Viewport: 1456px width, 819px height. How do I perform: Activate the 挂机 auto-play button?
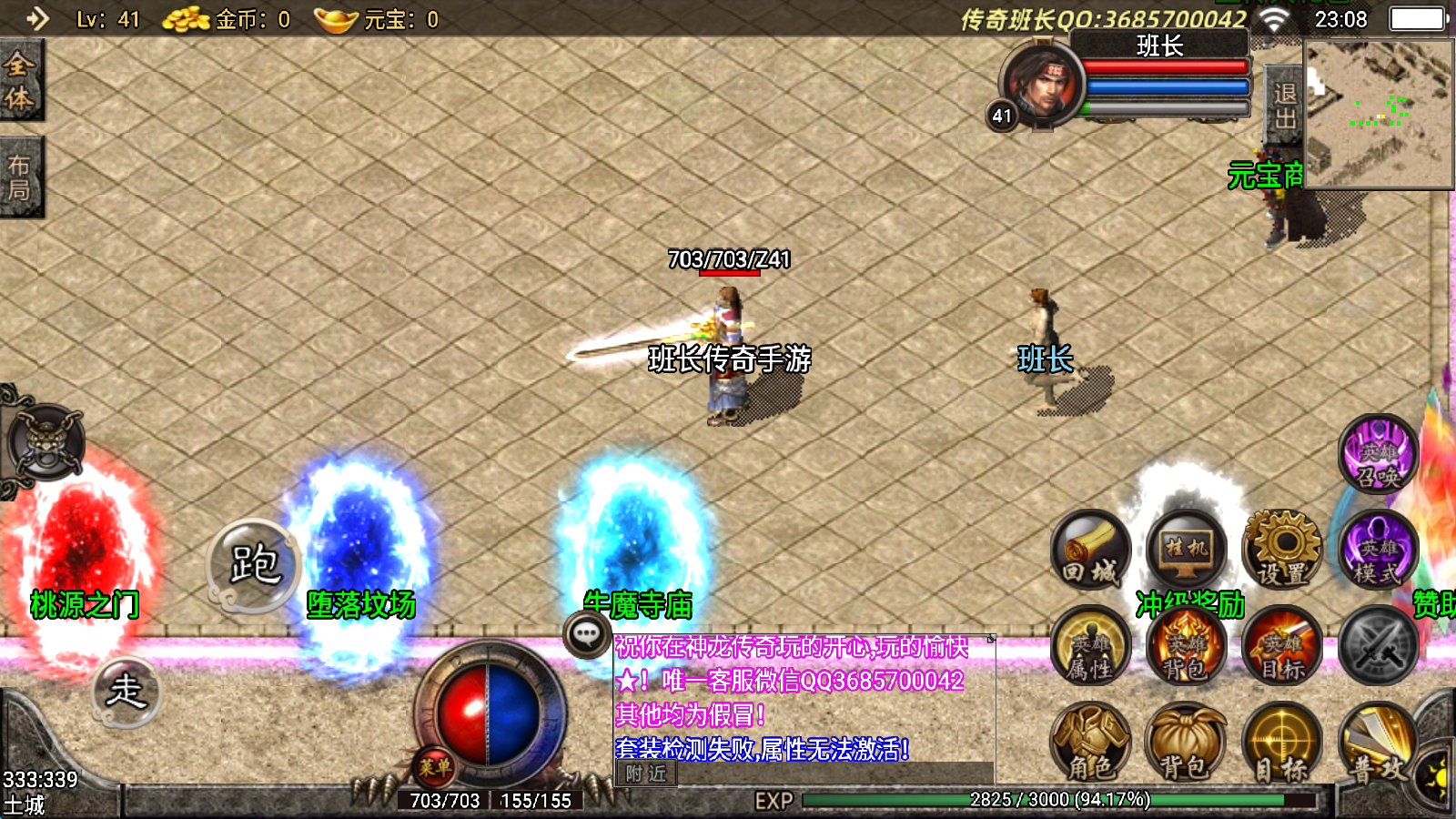click(1186, 551)
